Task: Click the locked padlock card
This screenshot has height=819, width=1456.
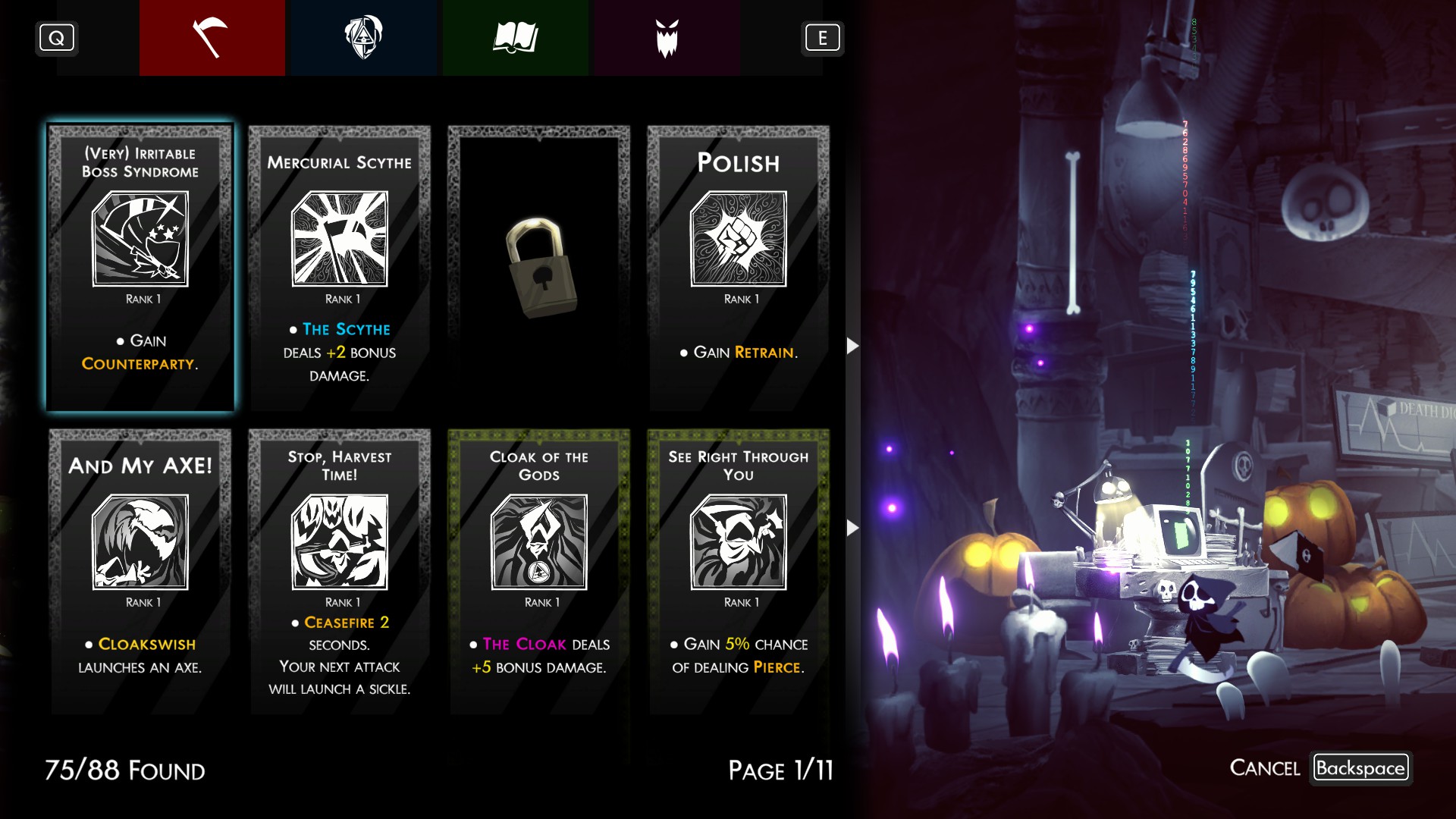Action: click(x=539, y=268)
